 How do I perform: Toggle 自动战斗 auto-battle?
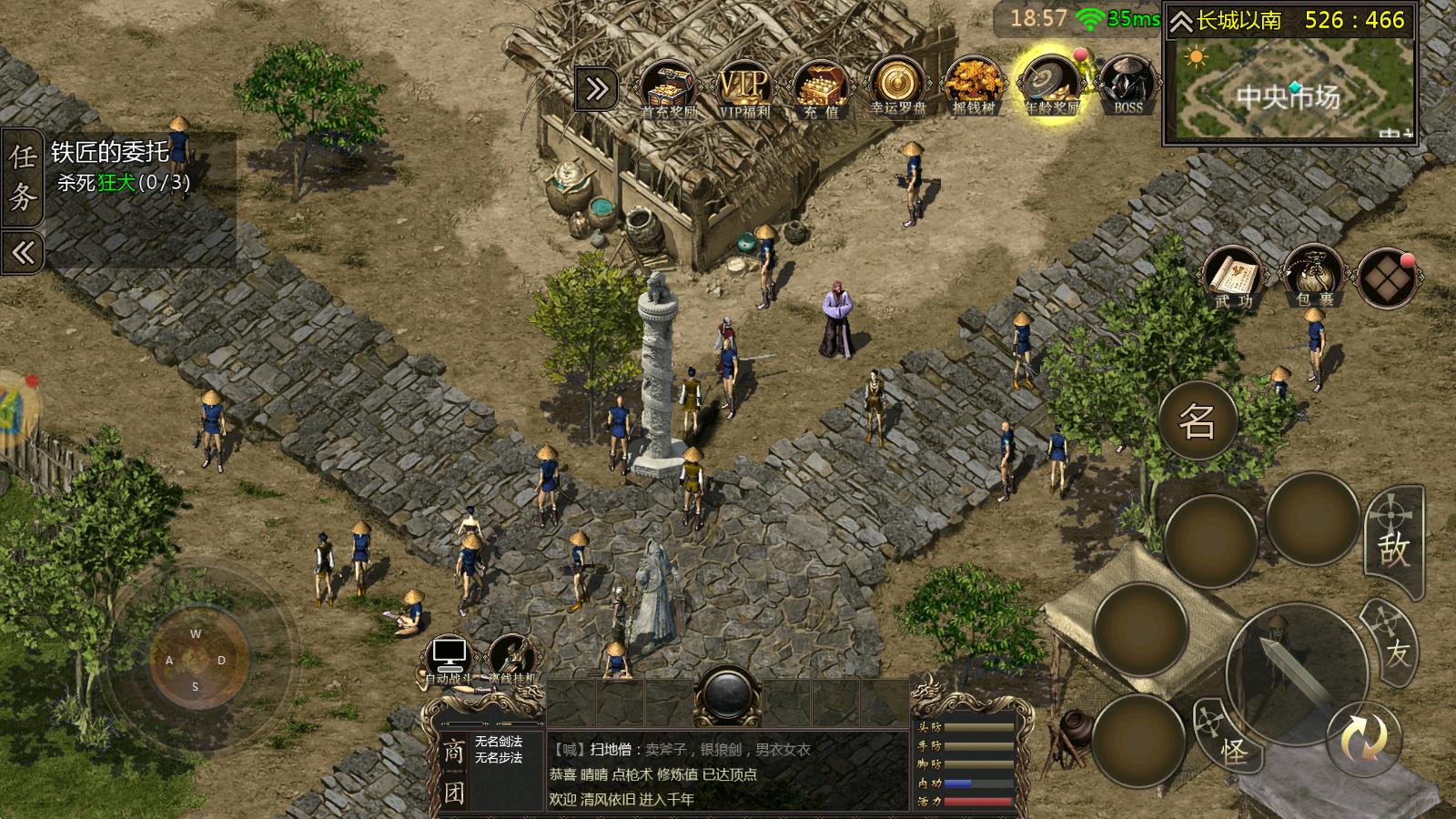coord(449,659)
